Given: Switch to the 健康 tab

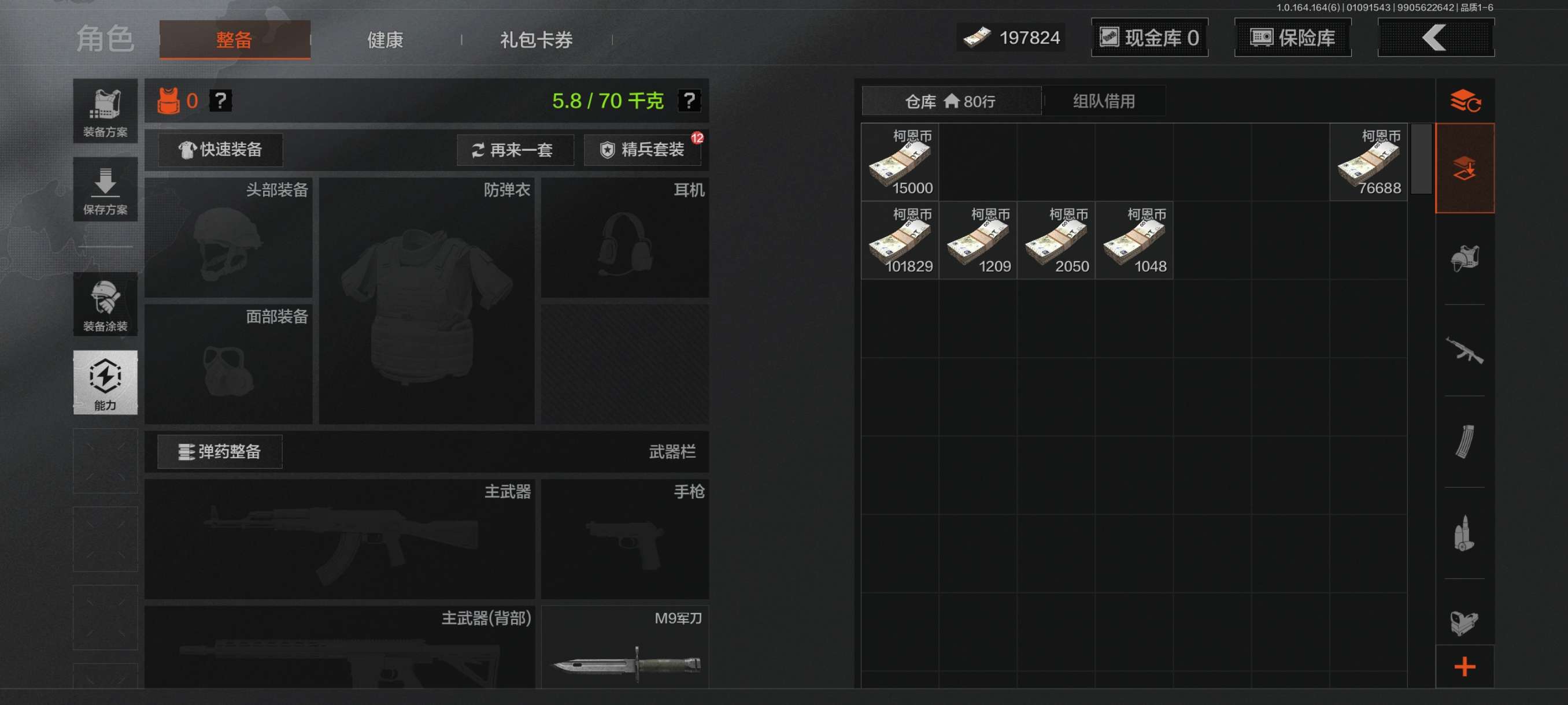Looking at the screenshot, I should 384,40.
